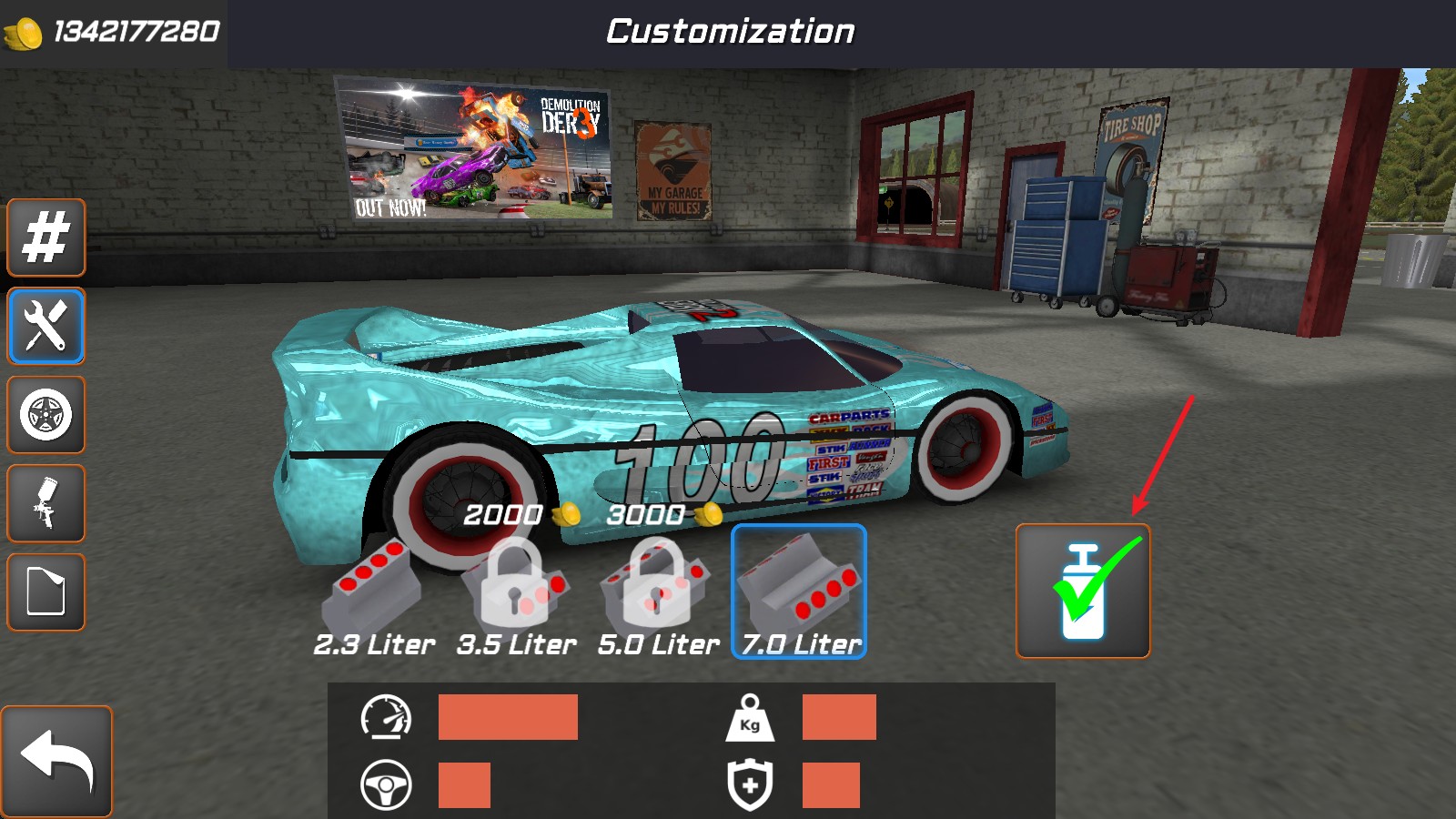Unlock the 5.0 Liter engine for 3000
Viewport: 1456px width, 819px height.
pos(659,587)
